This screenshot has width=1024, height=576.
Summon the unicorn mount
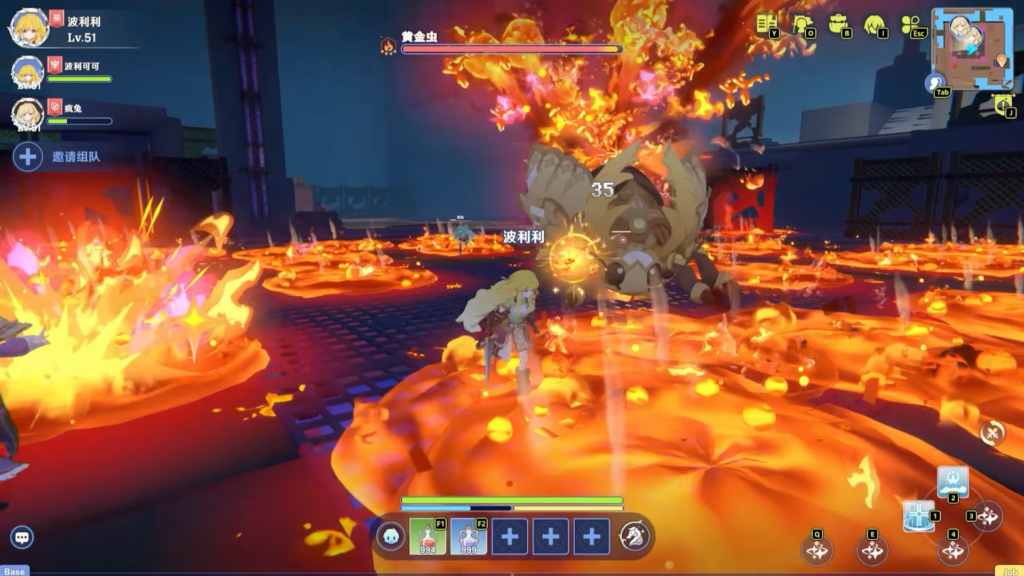pos(634,537)
